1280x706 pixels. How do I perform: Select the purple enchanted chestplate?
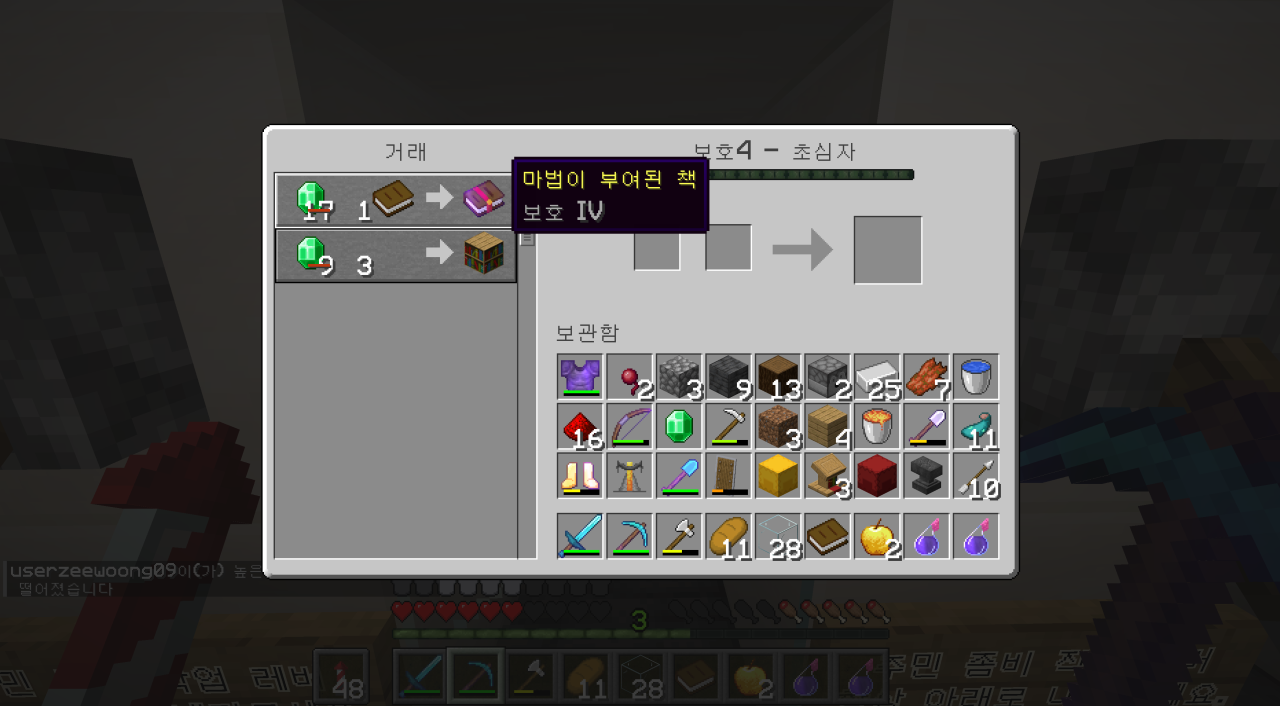coord(580,377)
